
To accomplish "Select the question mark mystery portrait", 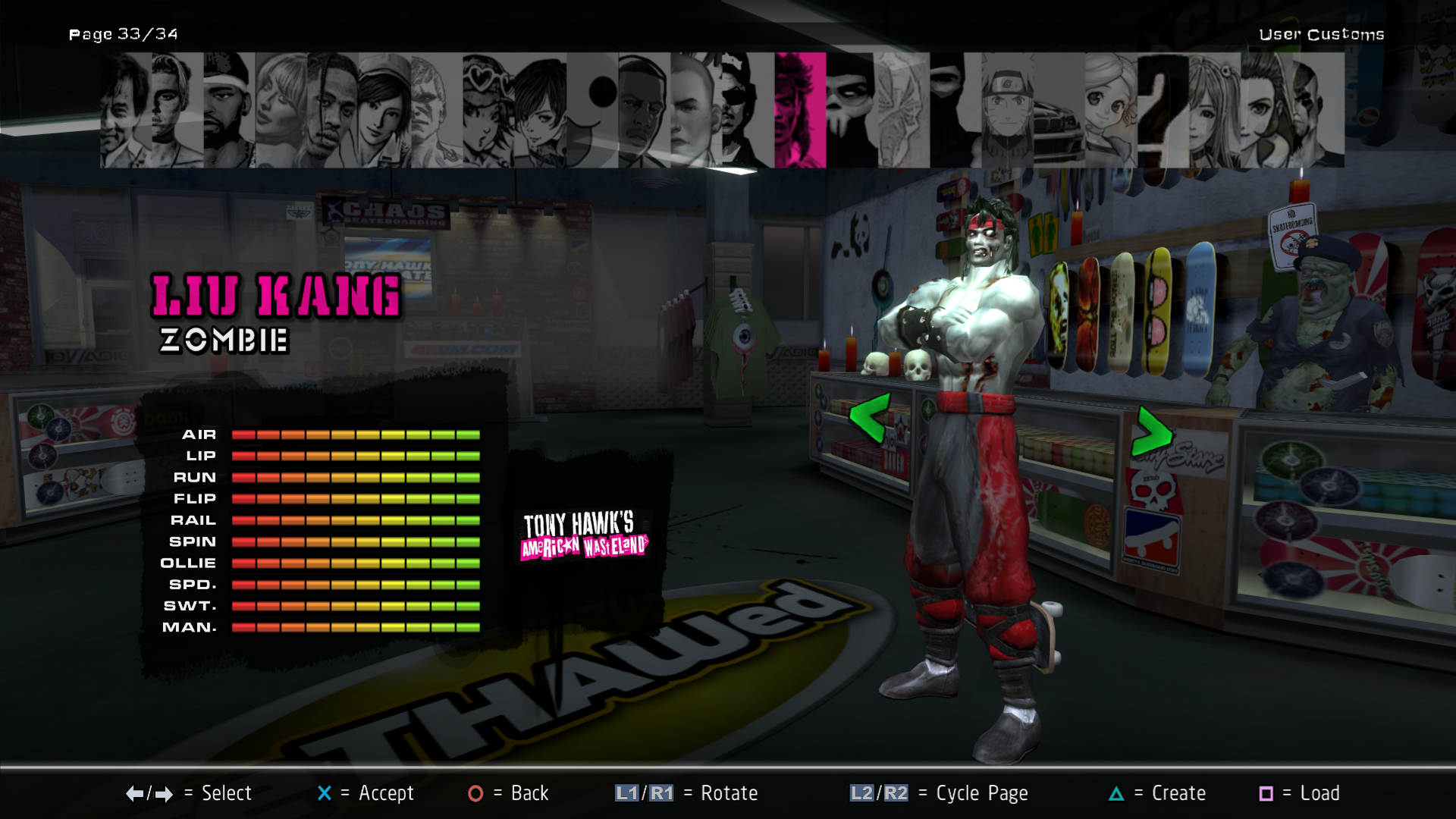I will click(x=1162, y=110).
